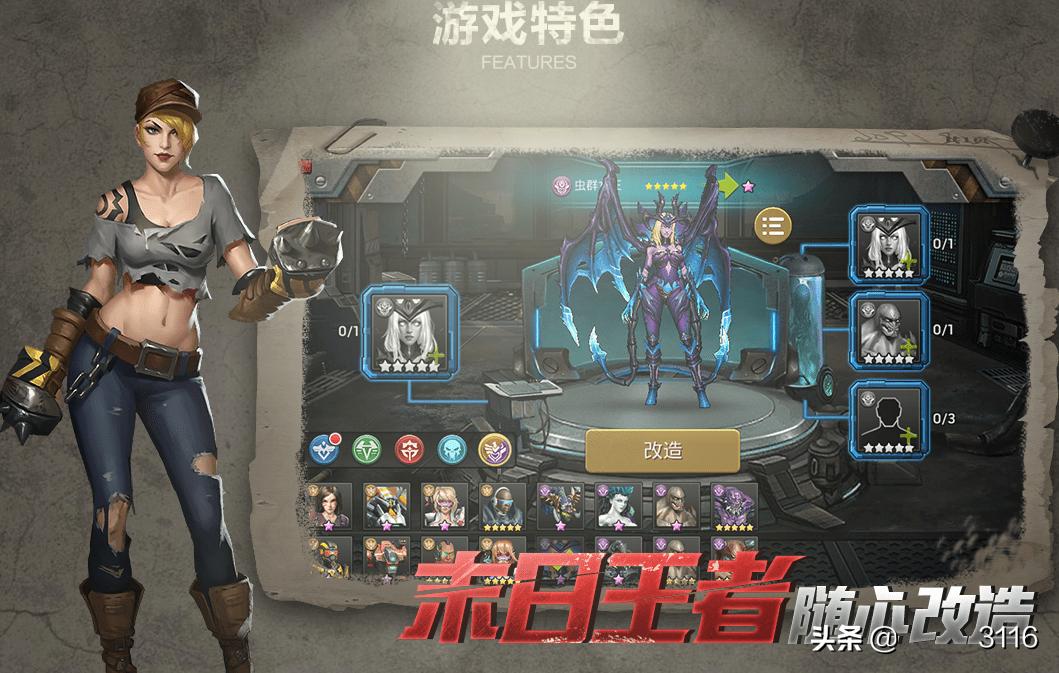1059x673 pixels.
Task: Select the five-star purple armored monster hero
Action: coord(734,506)
